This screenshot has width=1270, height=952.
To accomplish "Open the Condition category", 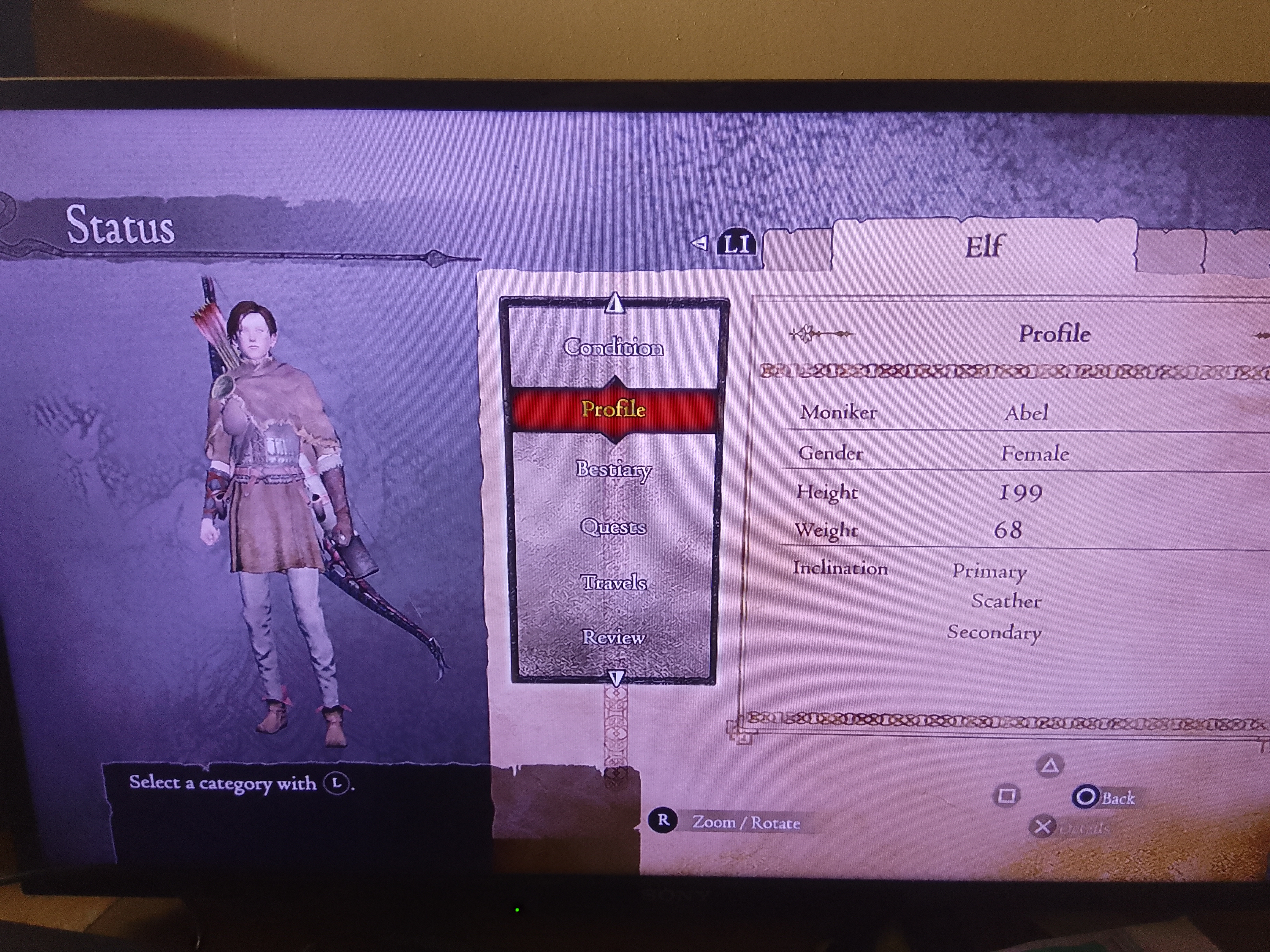I will 613,347.
